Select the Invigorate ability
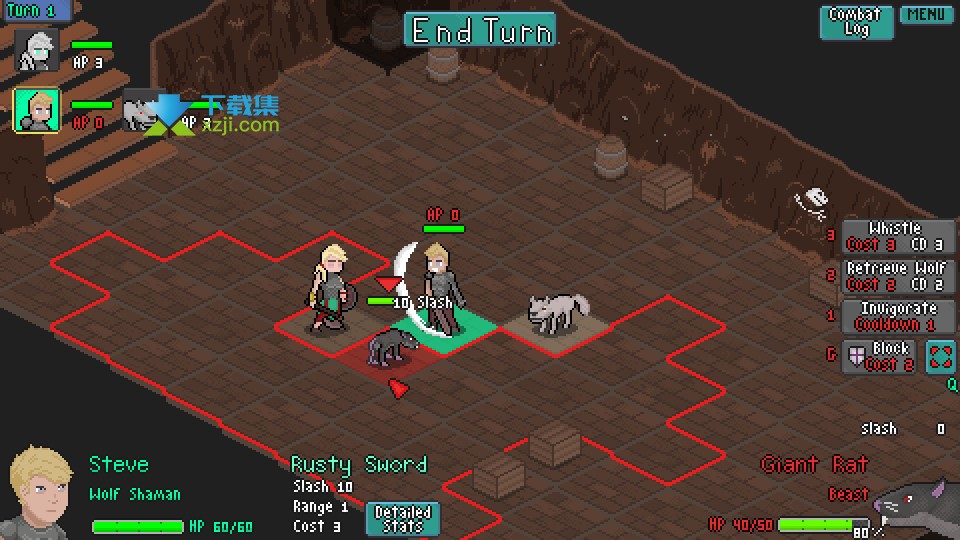960x540 pixels. (896, 316)
